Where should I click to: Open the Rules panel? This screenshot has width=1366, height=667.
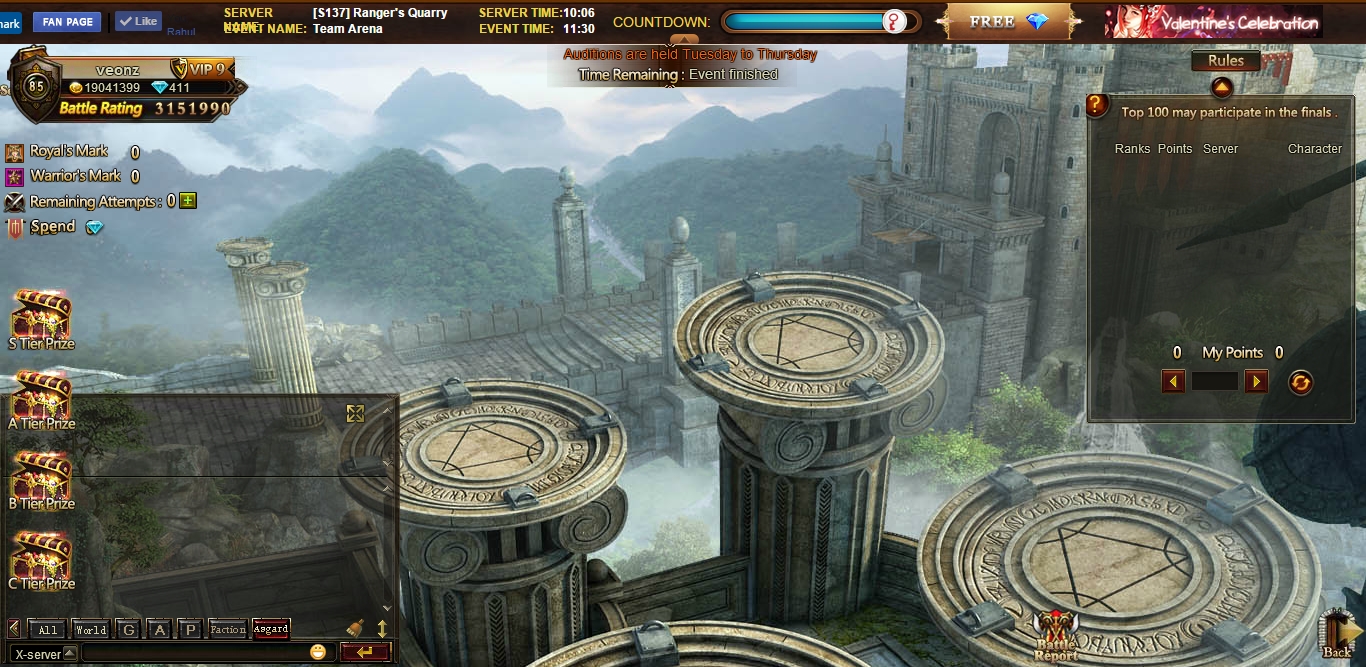[x=1225, y=61]
